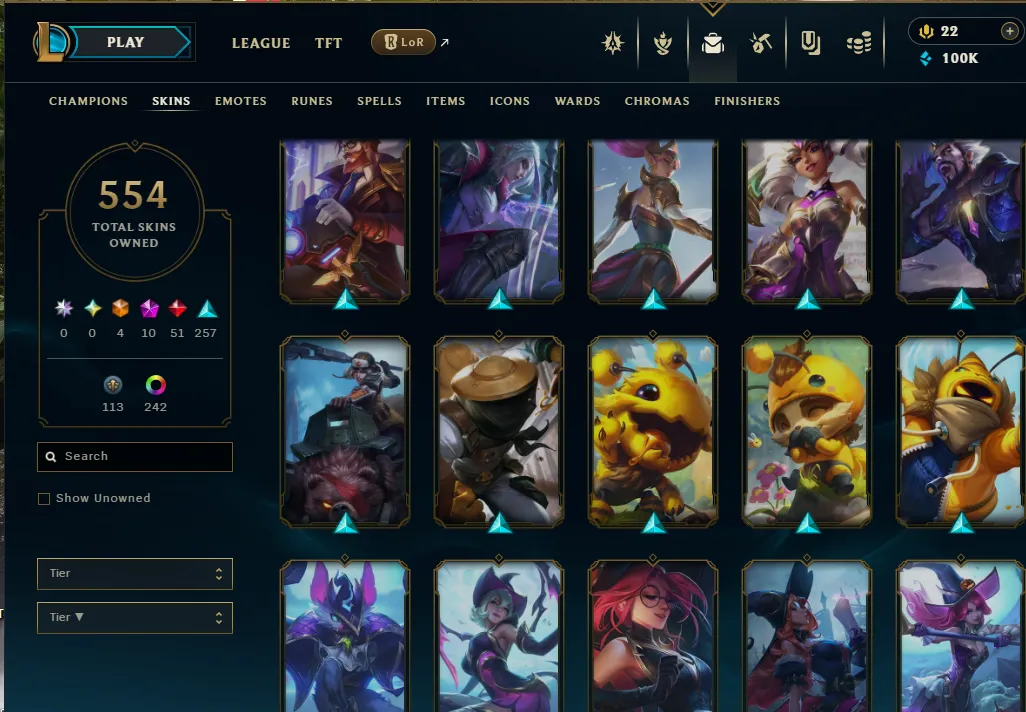Switch to the Champions tab
This screenshot has height=712, width=1026.
point(88,101)
